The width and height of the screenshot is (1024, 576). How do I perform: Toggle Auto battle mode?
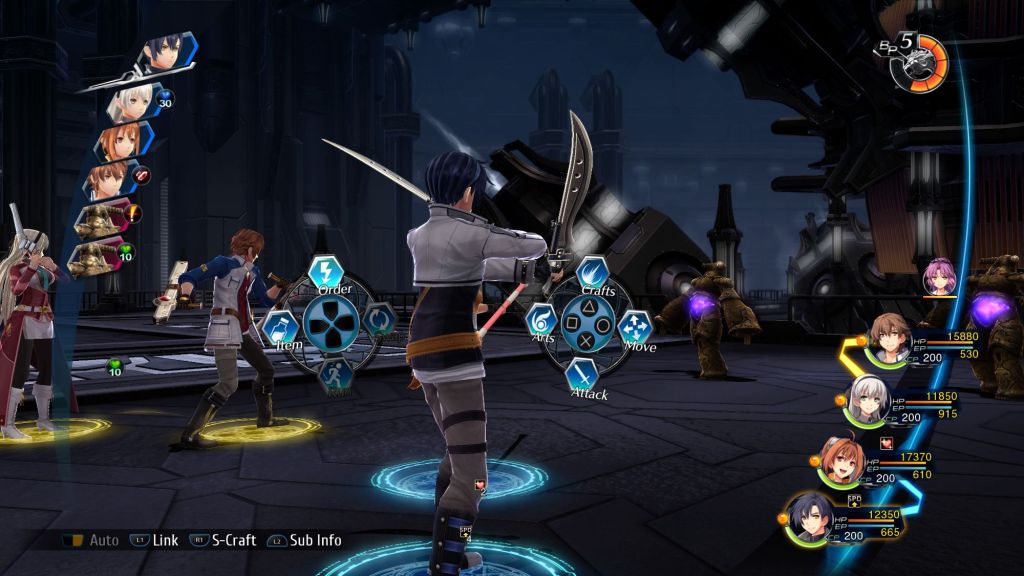[91, 540]
